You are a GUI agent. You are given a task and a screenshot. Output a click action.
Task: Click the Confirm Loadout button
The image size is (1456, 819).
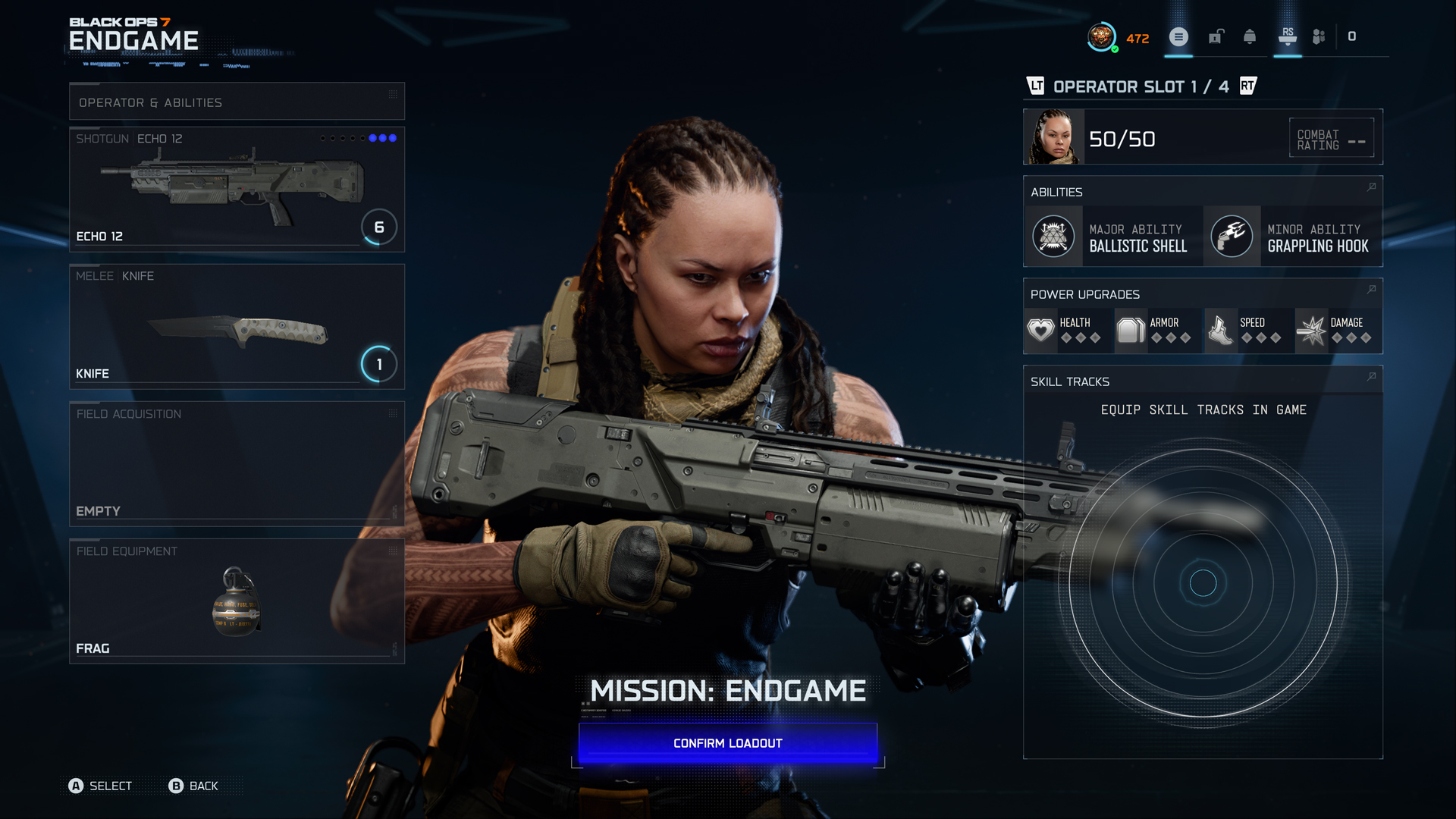tap(726, 743)
